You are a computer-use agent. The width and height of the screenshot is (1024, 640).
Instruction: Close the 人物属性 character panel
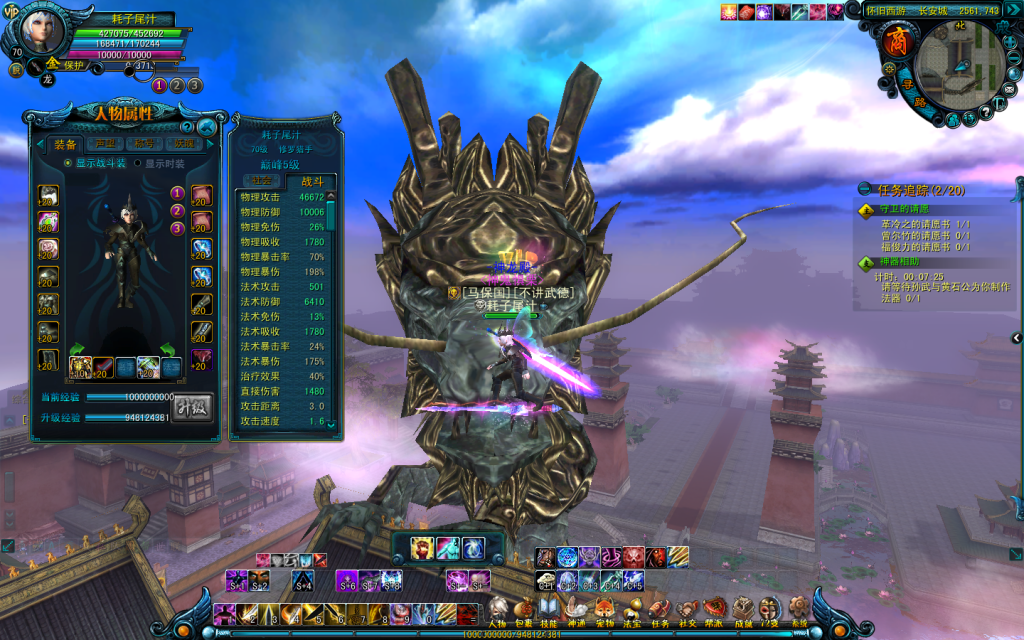pyautogui.click(x=207, y=127)
